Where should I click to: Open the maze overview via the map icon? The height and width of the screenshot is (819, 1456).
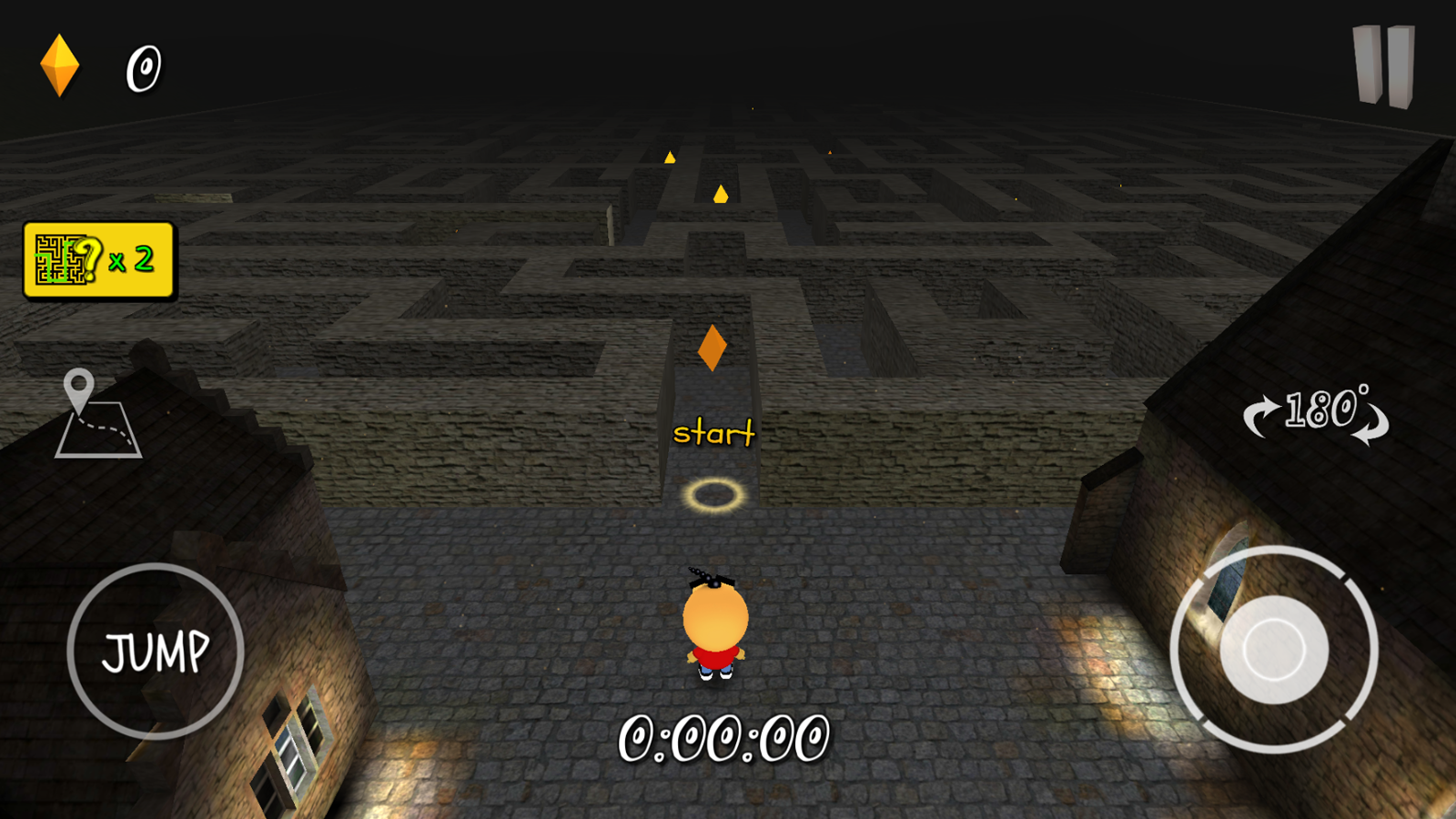[x=100, y=414]
